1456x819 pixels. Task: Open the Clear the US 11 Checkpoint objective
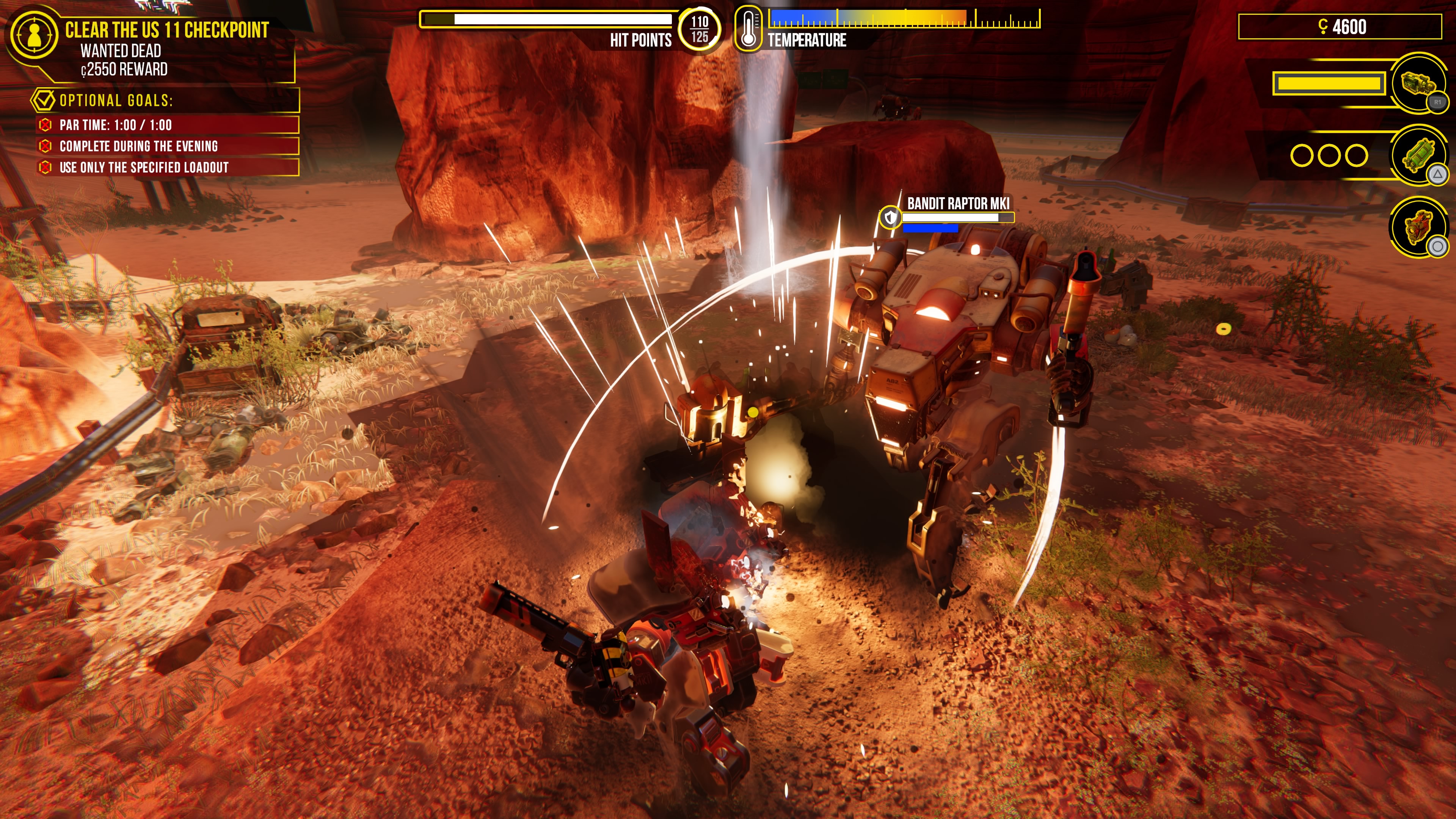tap(167, 30)
